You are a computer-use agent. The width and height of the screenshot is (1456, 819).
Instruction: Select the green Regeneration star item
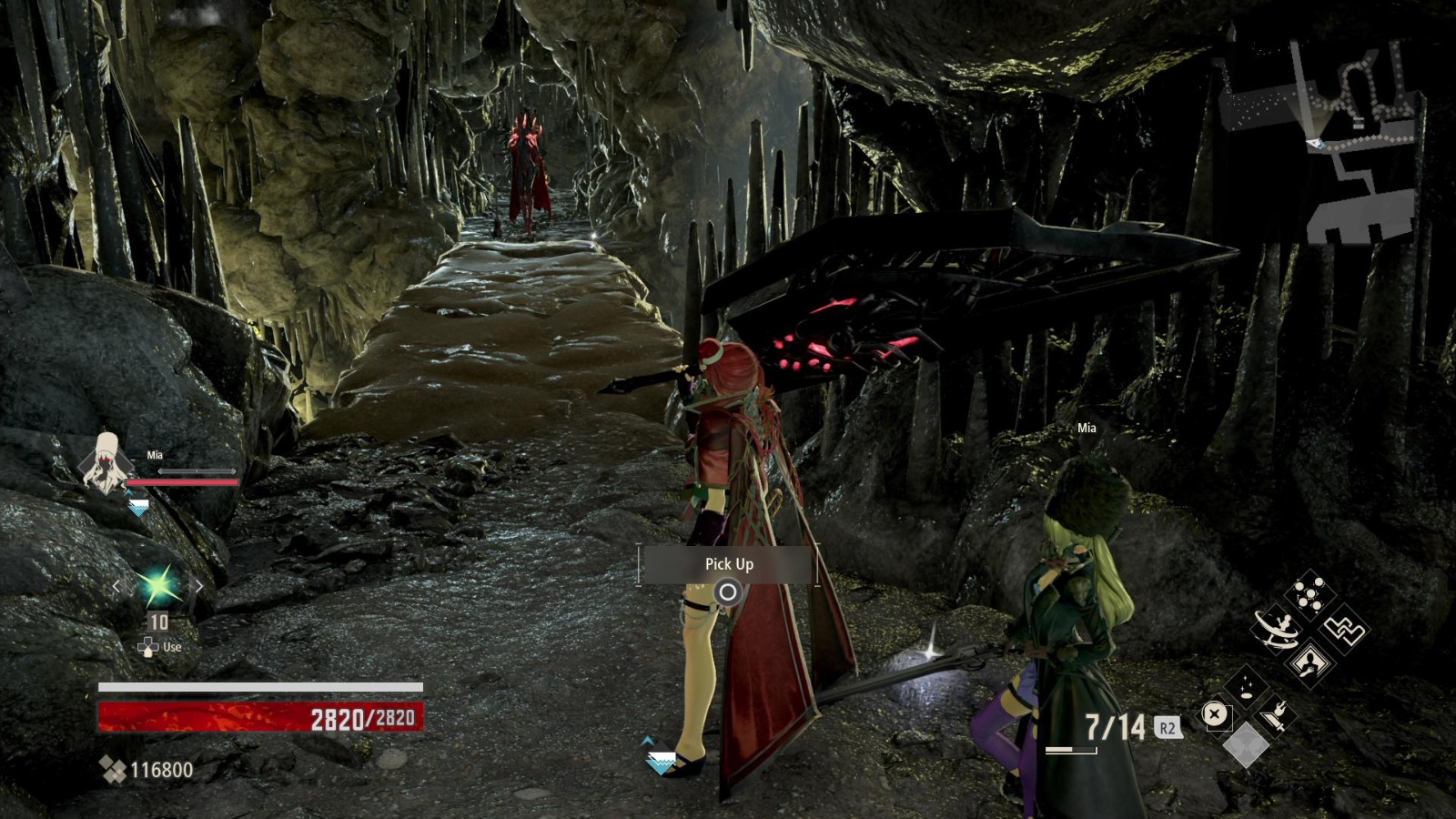[x=157, y=585]
